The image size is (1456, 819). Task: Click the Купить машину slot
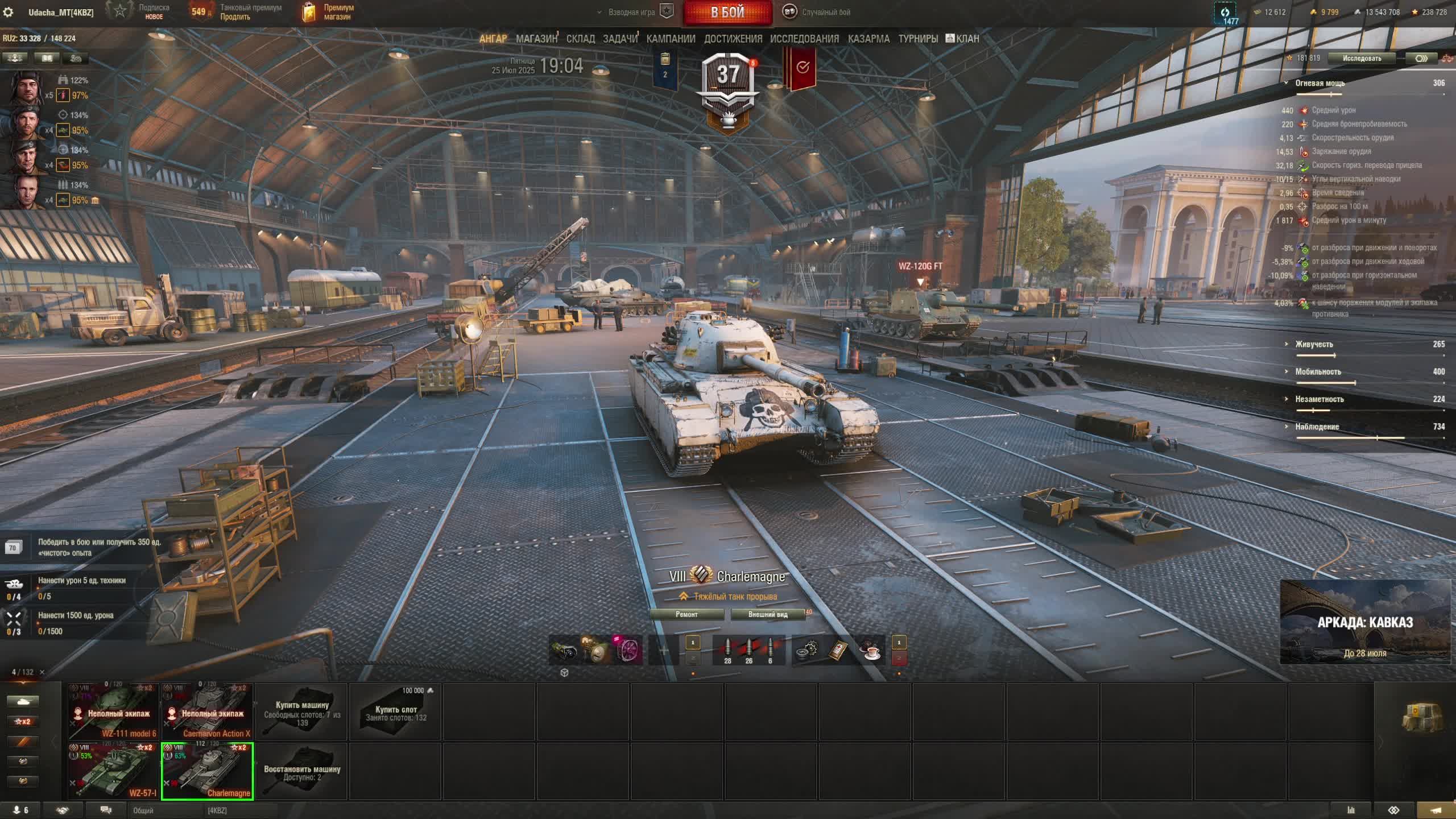[x=302, y=711]
